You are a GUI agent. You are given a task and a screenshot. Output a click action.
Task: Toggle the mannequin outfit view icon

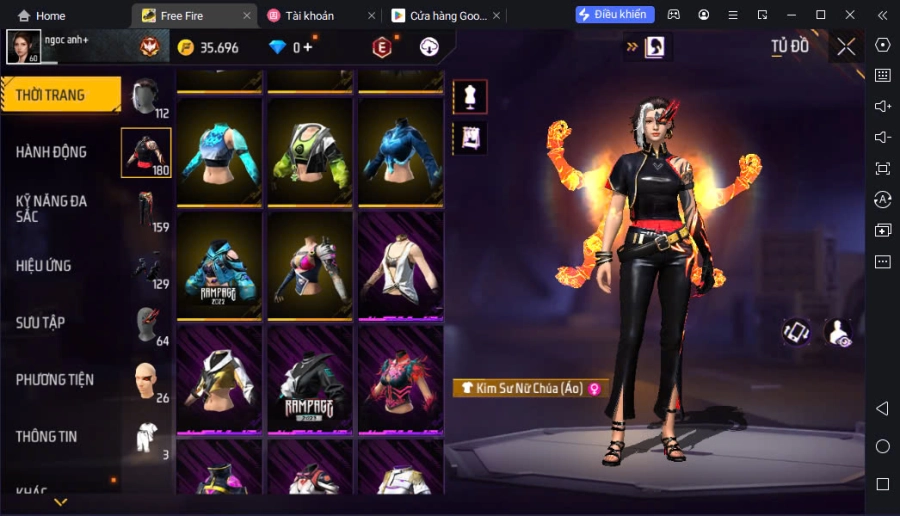pyautogui.click(x=470, y=96)
